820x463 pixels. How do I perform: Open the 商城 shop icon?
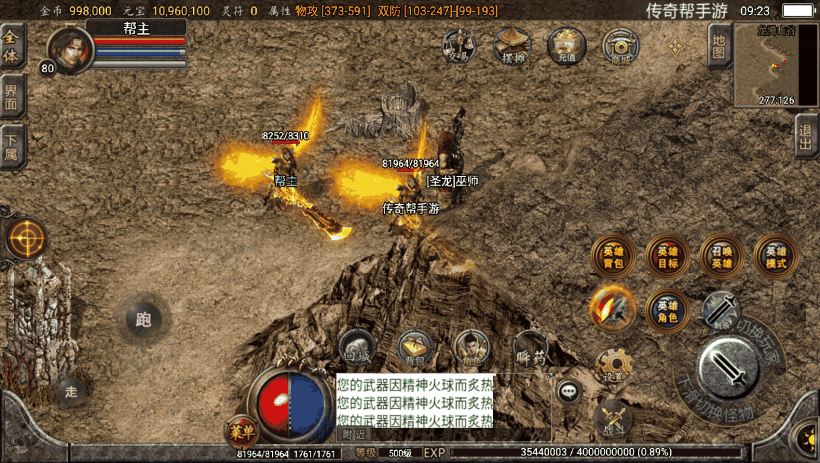pos(621,46)
